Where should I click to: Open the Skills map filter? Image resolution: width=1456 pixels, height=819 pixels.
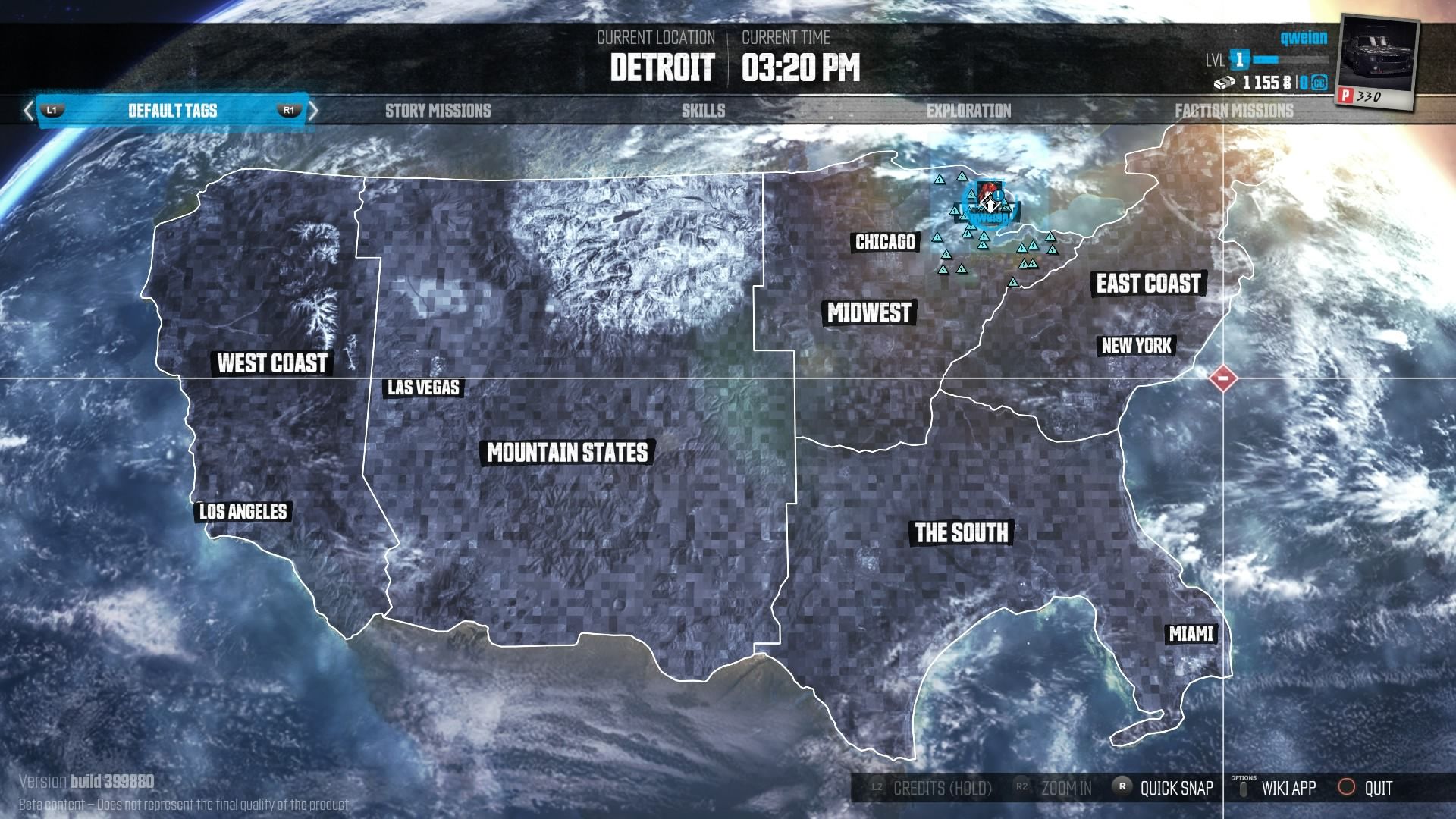703,111
